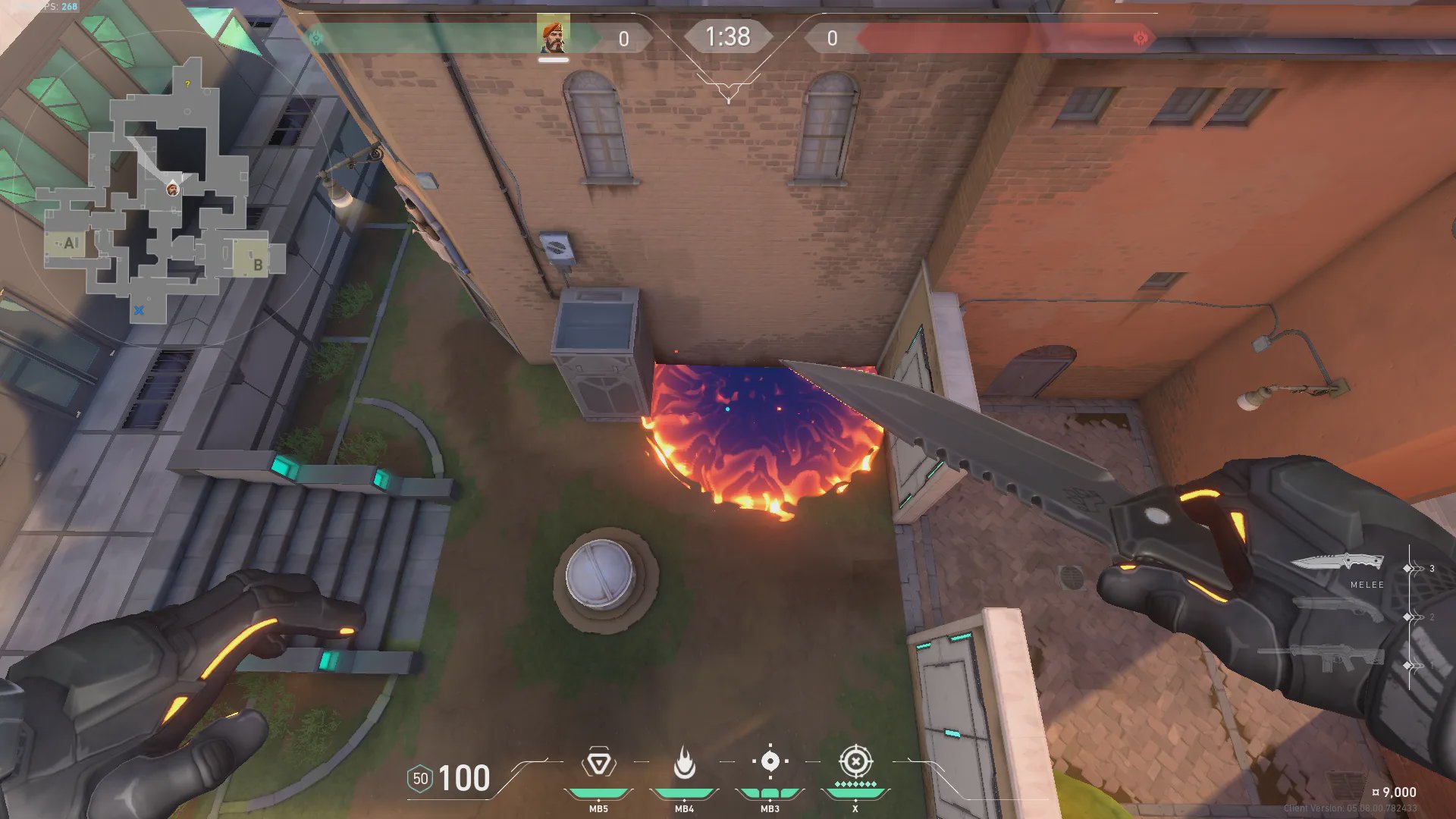Activate the Orbital Strike ultimate icon
1456x819 pixels.
pos(855,761)
